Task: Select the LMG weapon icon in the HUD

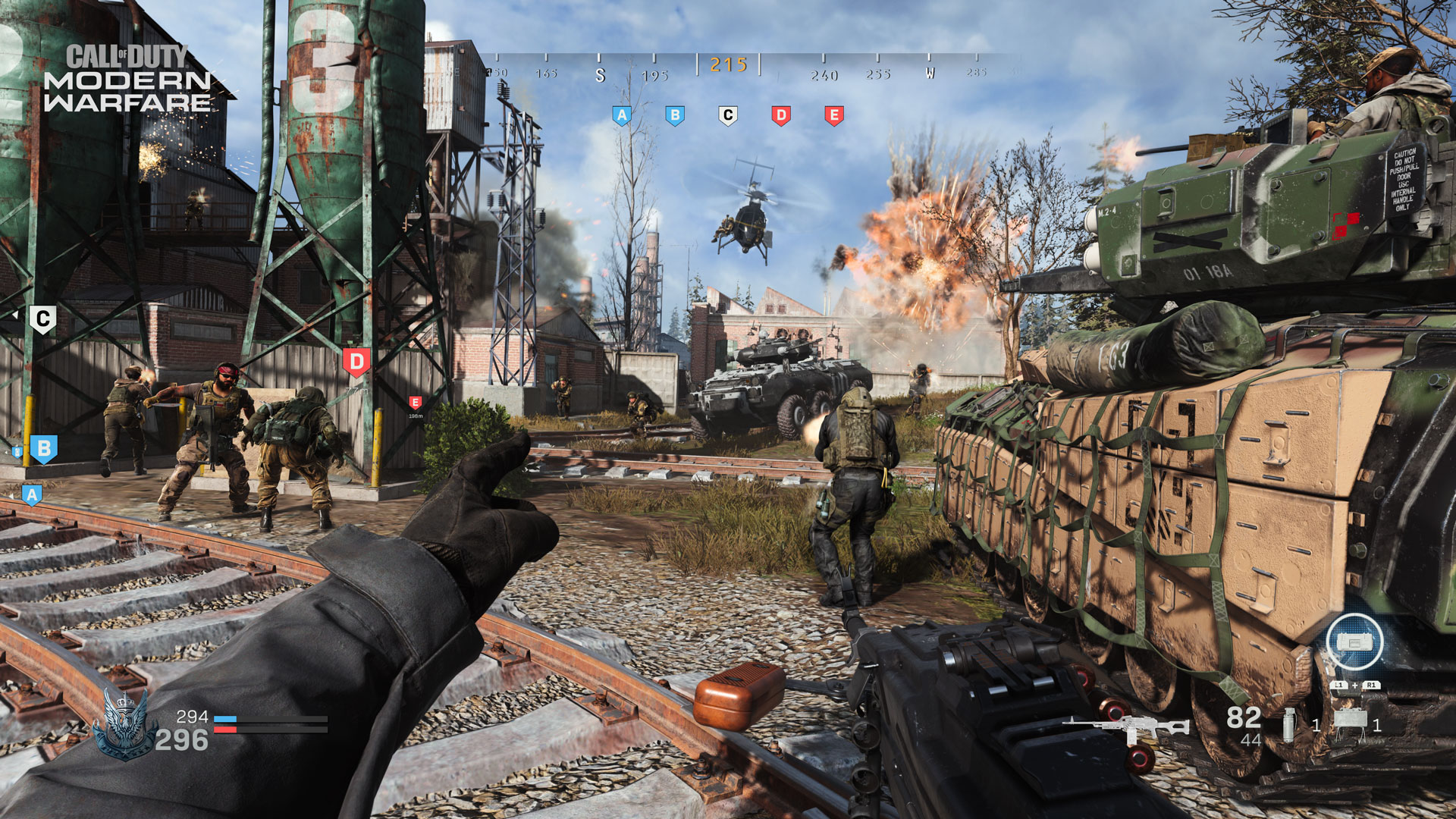Action: pos(1126,724)
